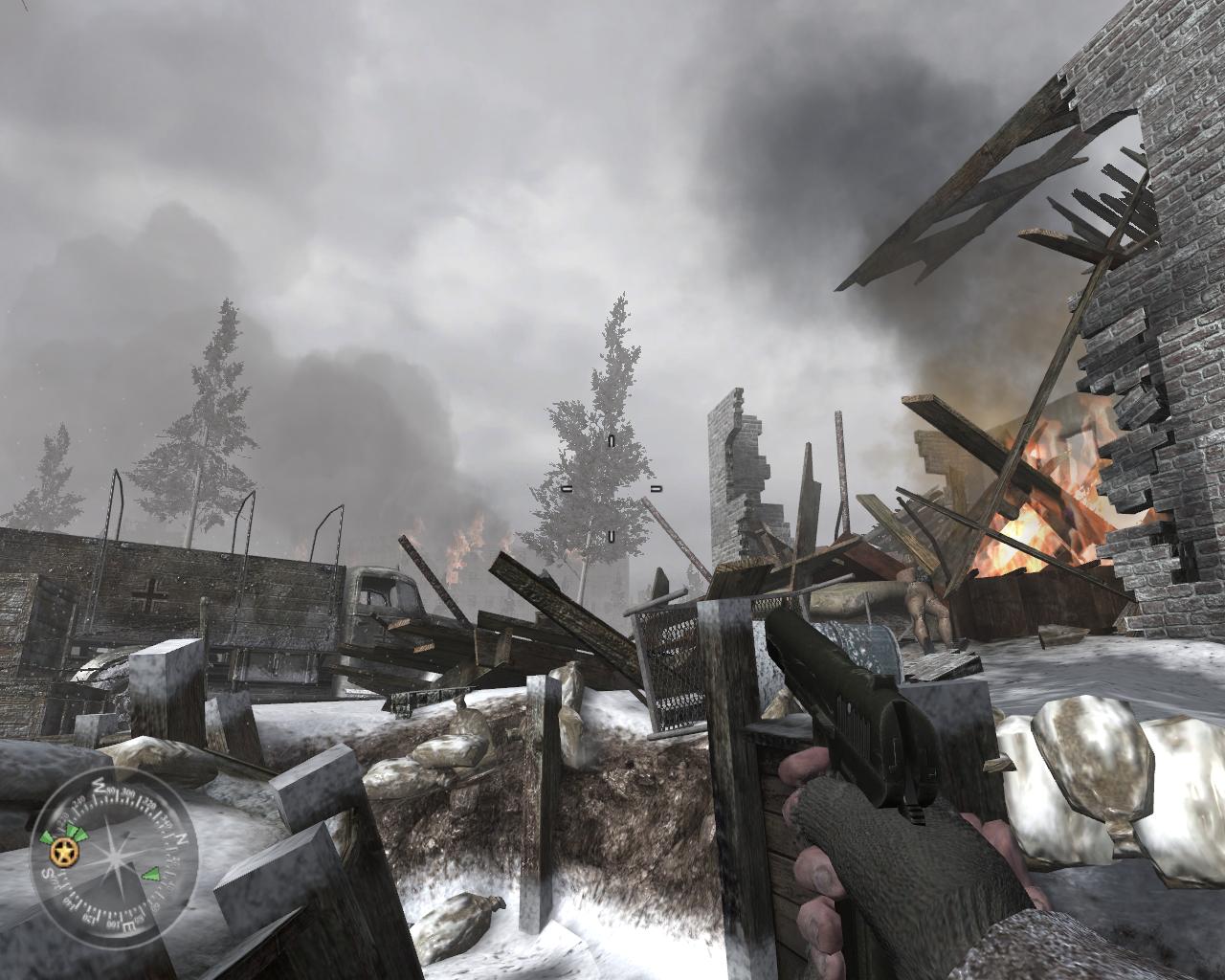This screenshot has width=1225, height=980.
Task: Click the E marking at compass bottom
Action: pyautogui.click(x=127, y=926)
